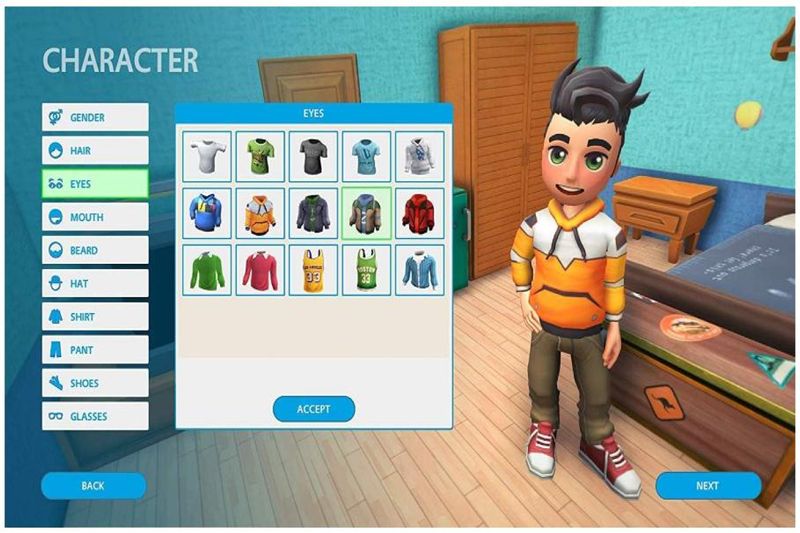
Task: Choose the green Boston basketball jersey
Action: (x=366, y=270)
